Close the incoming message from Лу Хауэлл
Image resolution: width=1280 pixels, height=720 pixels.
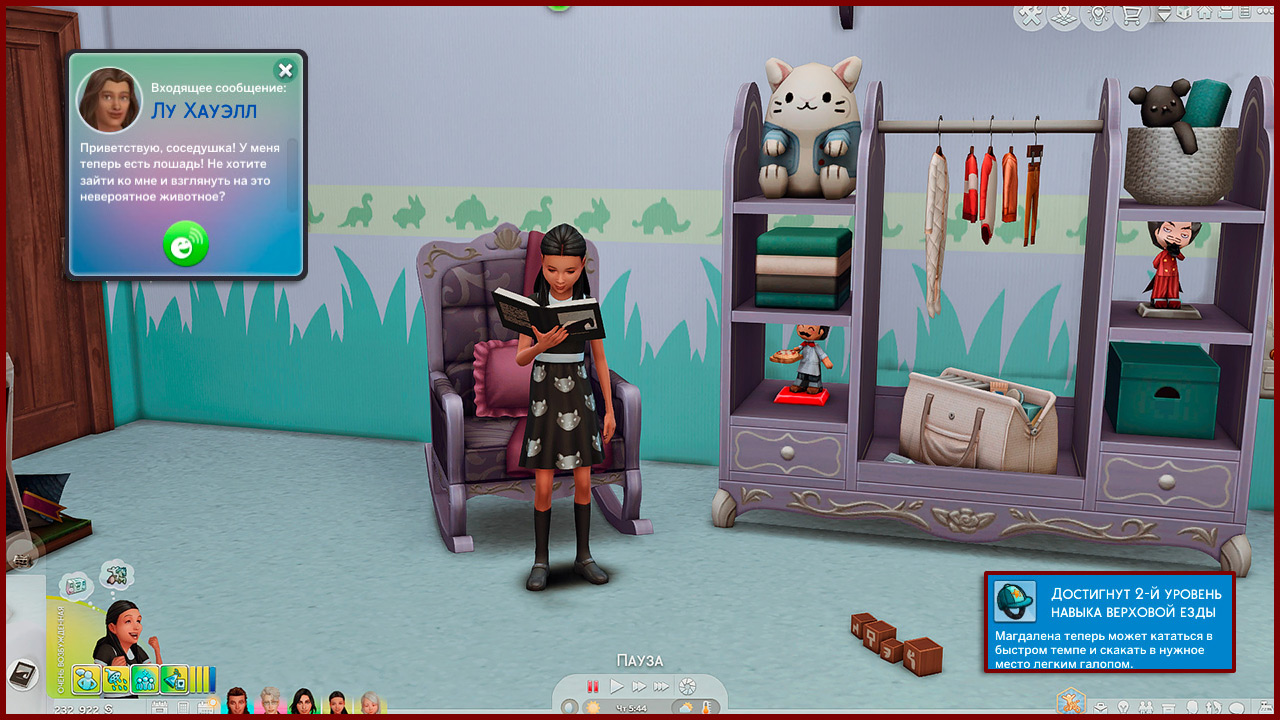tap(285, 70)
